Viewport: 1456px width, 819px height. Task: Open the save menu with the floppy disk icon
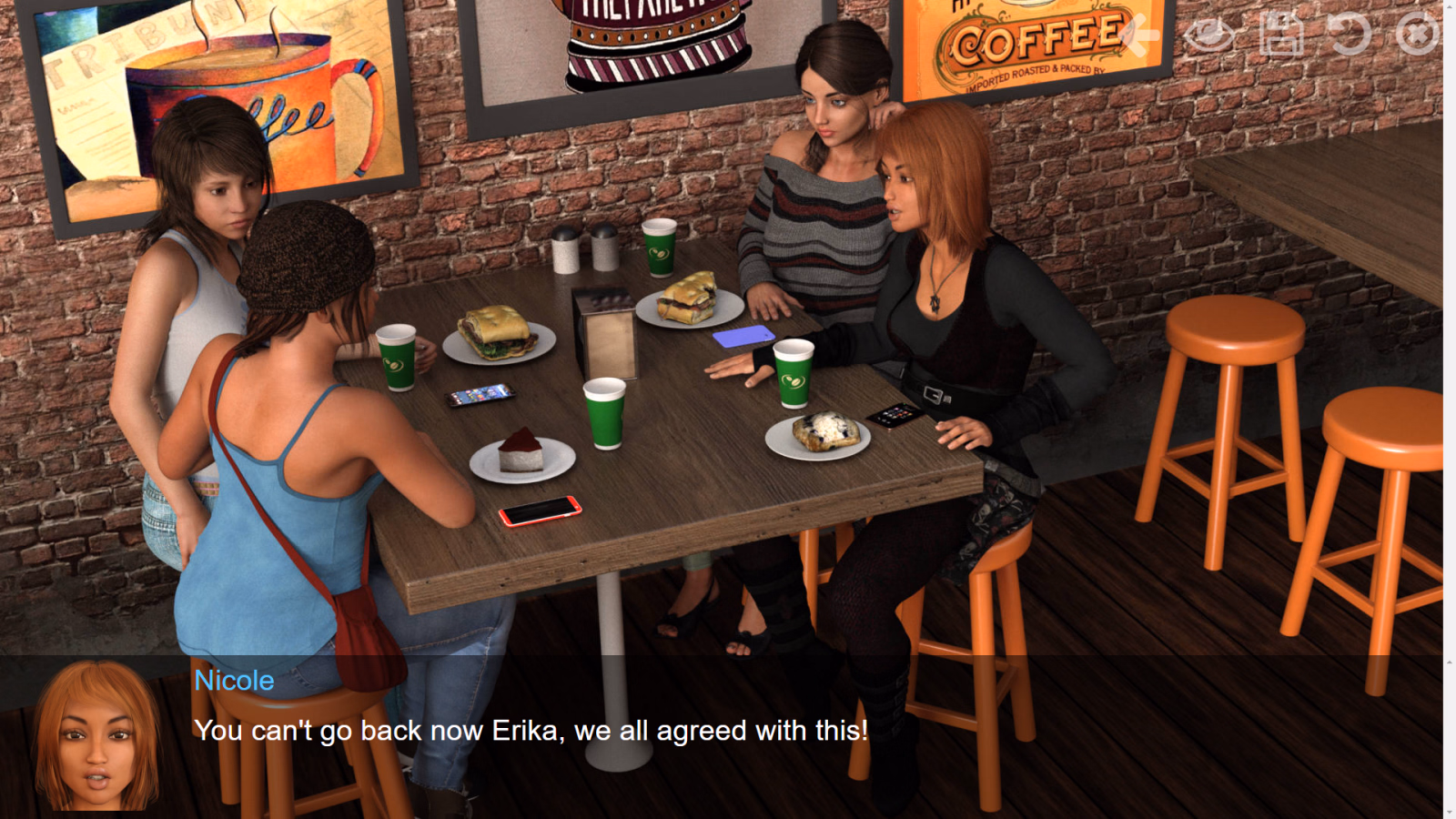pos(1281,35)
